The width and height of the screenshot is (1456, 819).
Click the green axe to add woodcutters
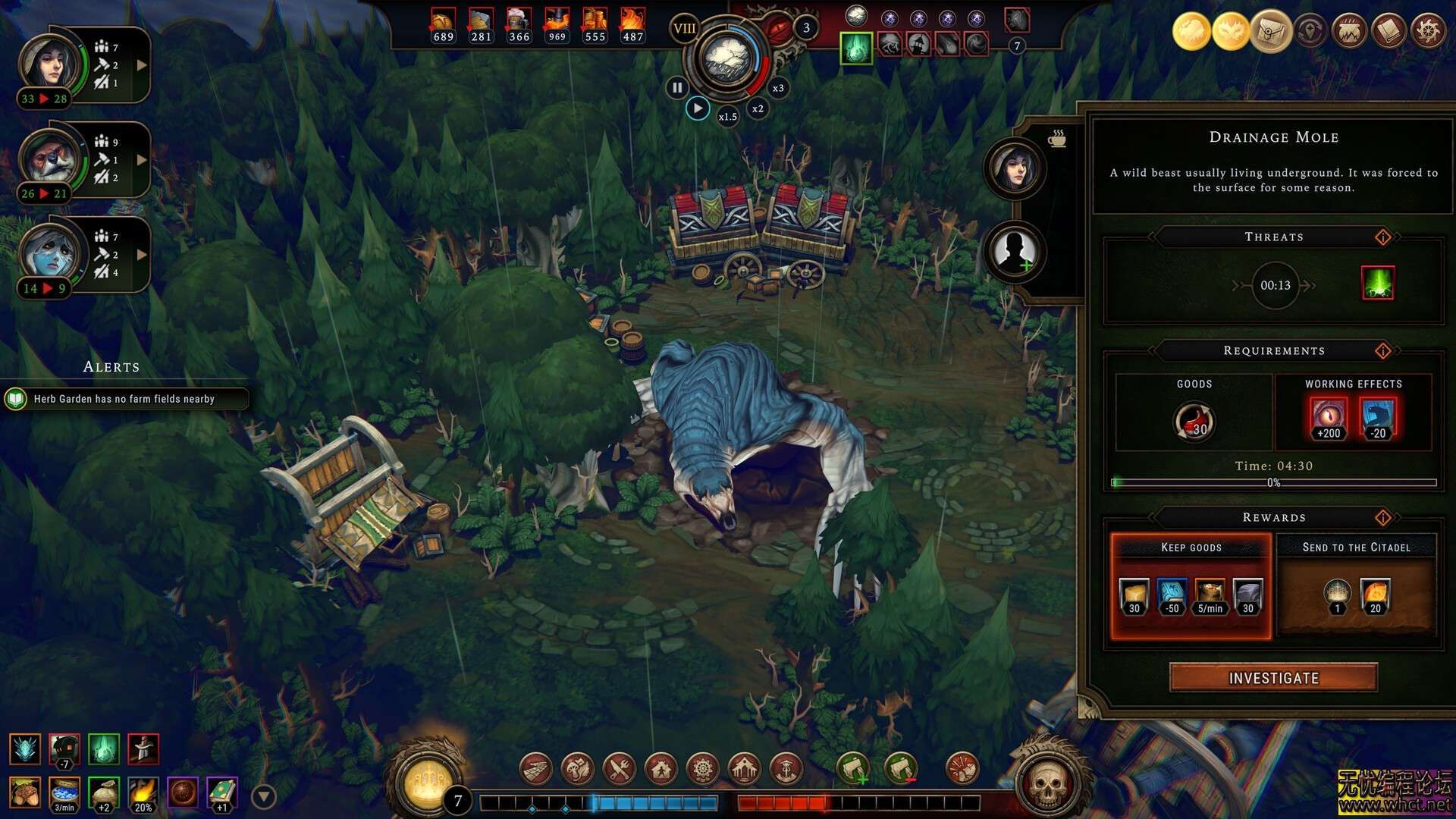point(853,768)
